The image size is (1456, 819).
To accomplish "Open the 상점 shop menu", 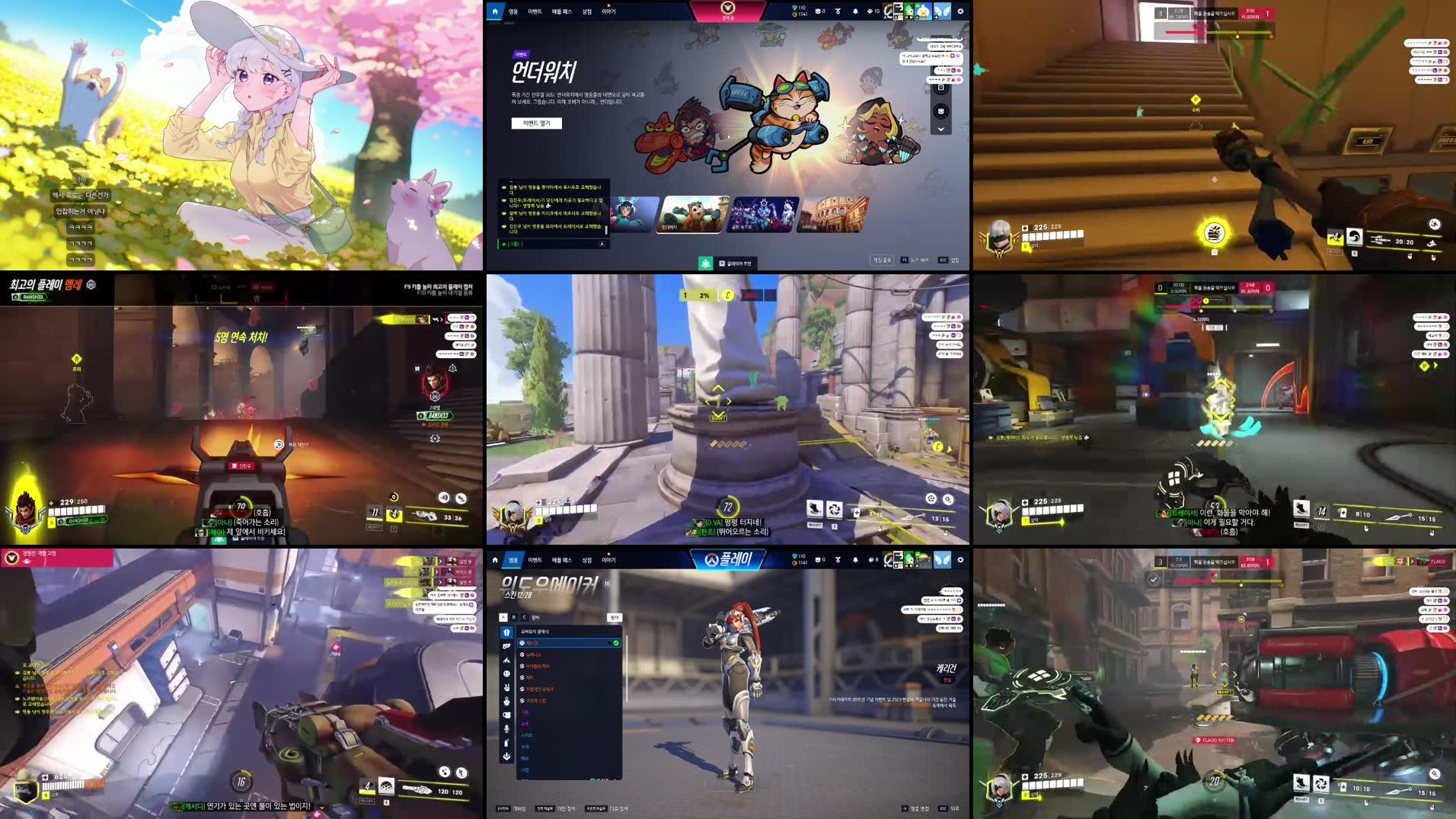I will pyautogui.click(x=586, y=11).
